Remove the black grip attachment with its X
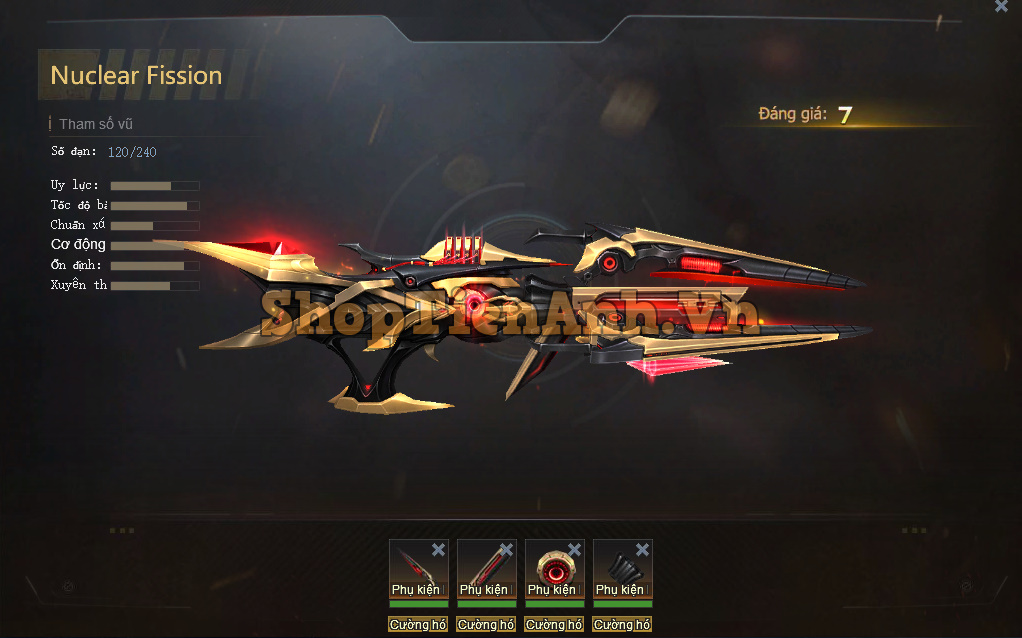 coord(642,549)
